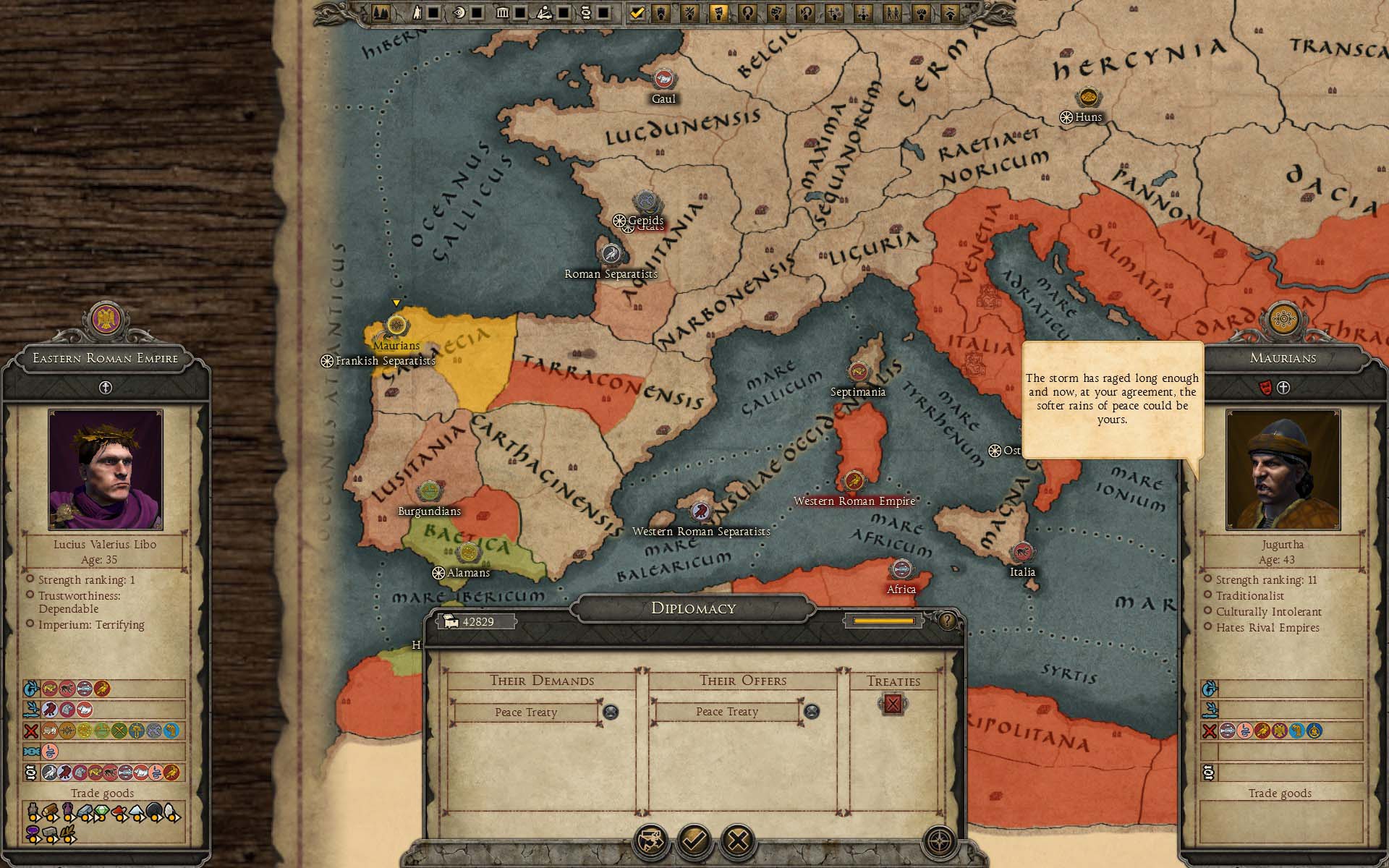Toggle the forest terrain map overlay
Image resolution: width=1389 pixels, height=868 pixels.
[381, 13]
